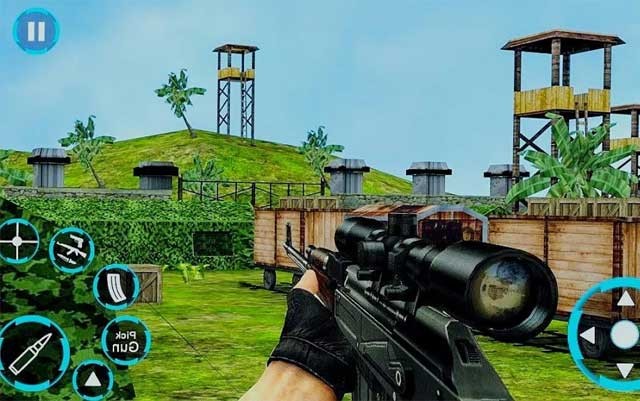
Task: Reload using the ammo magazine button
Action: (115, 287)
